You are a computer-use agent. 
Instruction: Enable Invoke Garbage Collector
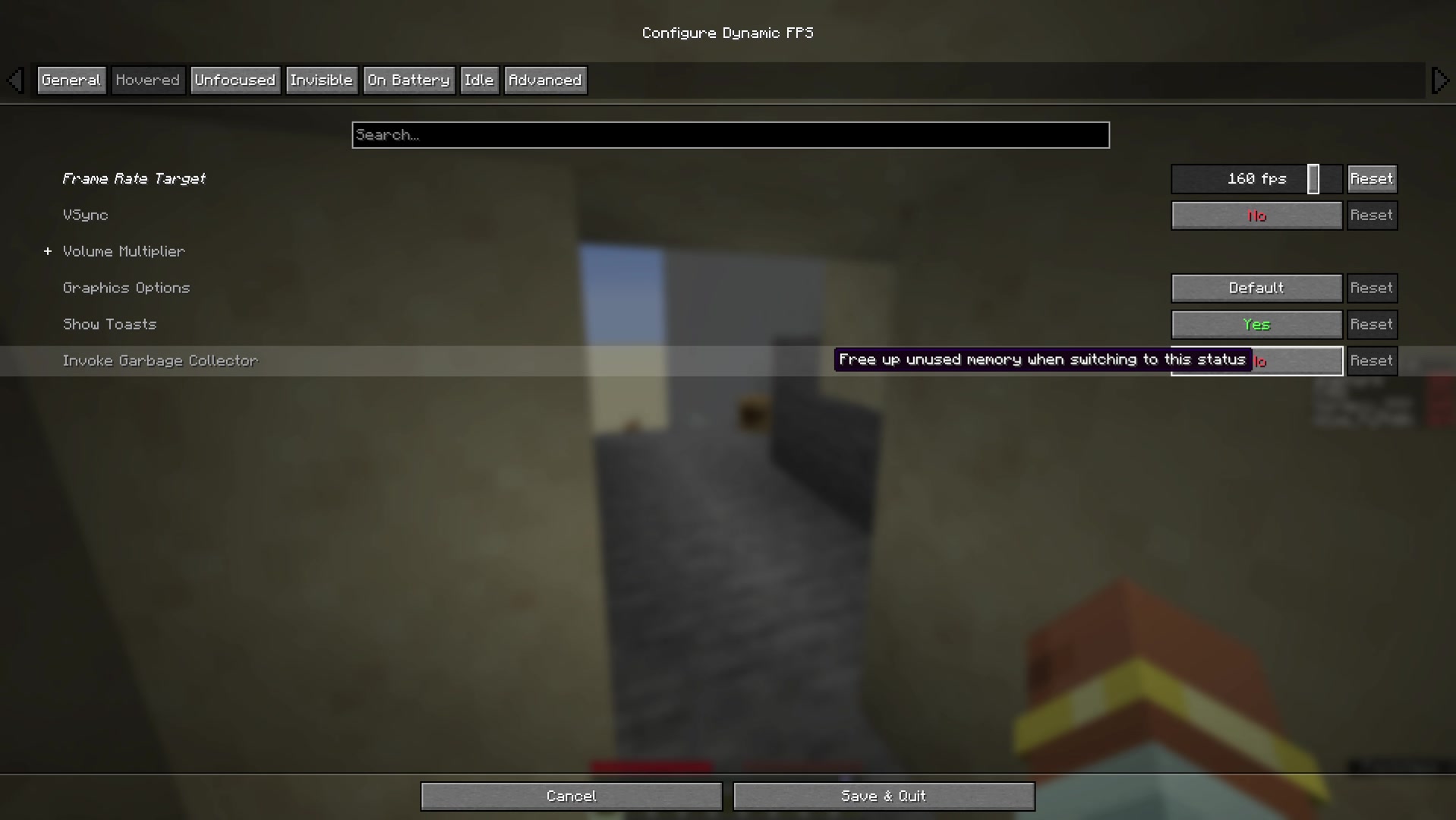coord(1291,361)
